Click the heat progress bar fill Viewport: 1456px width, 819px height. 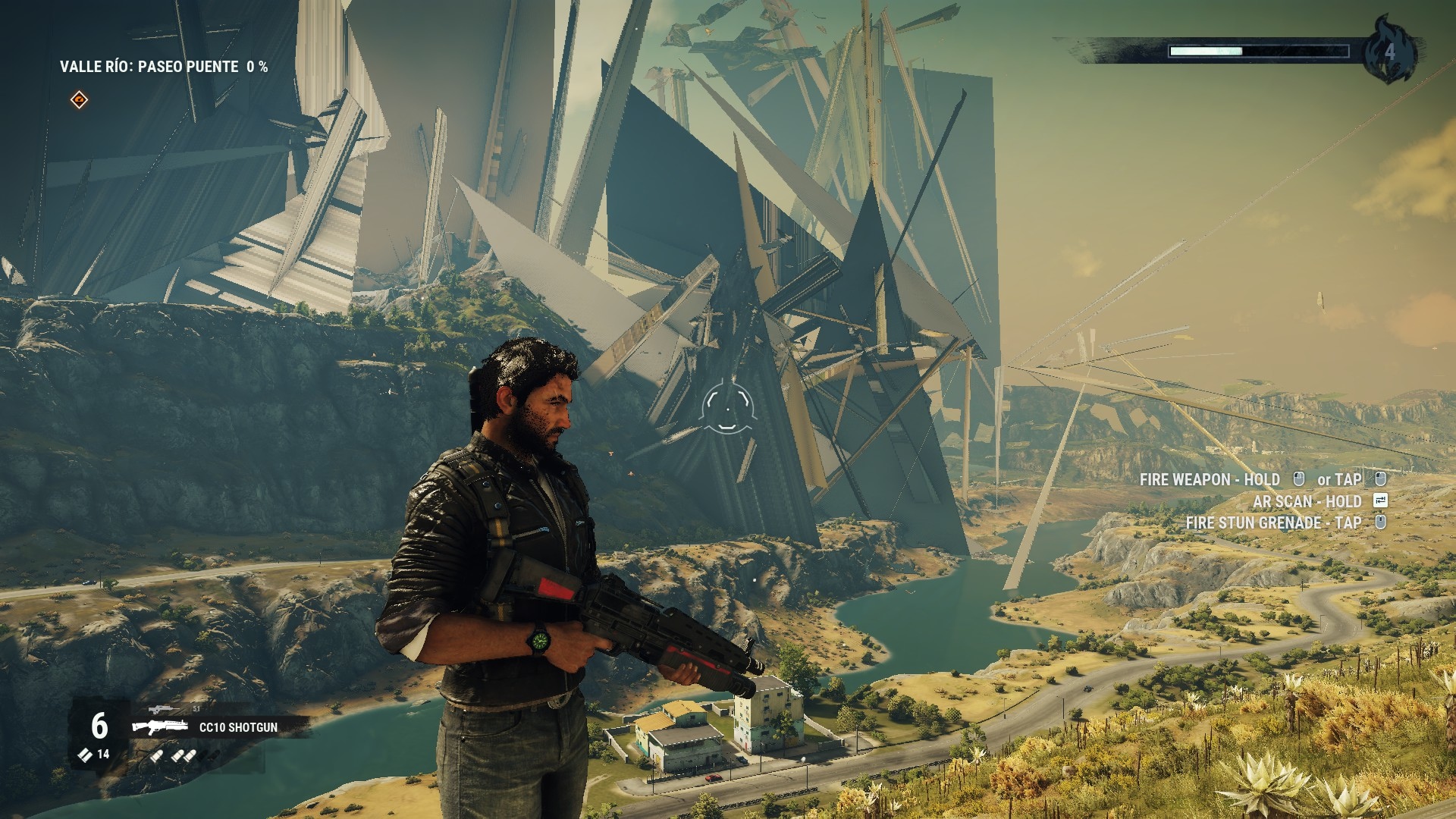(1206, 51)
